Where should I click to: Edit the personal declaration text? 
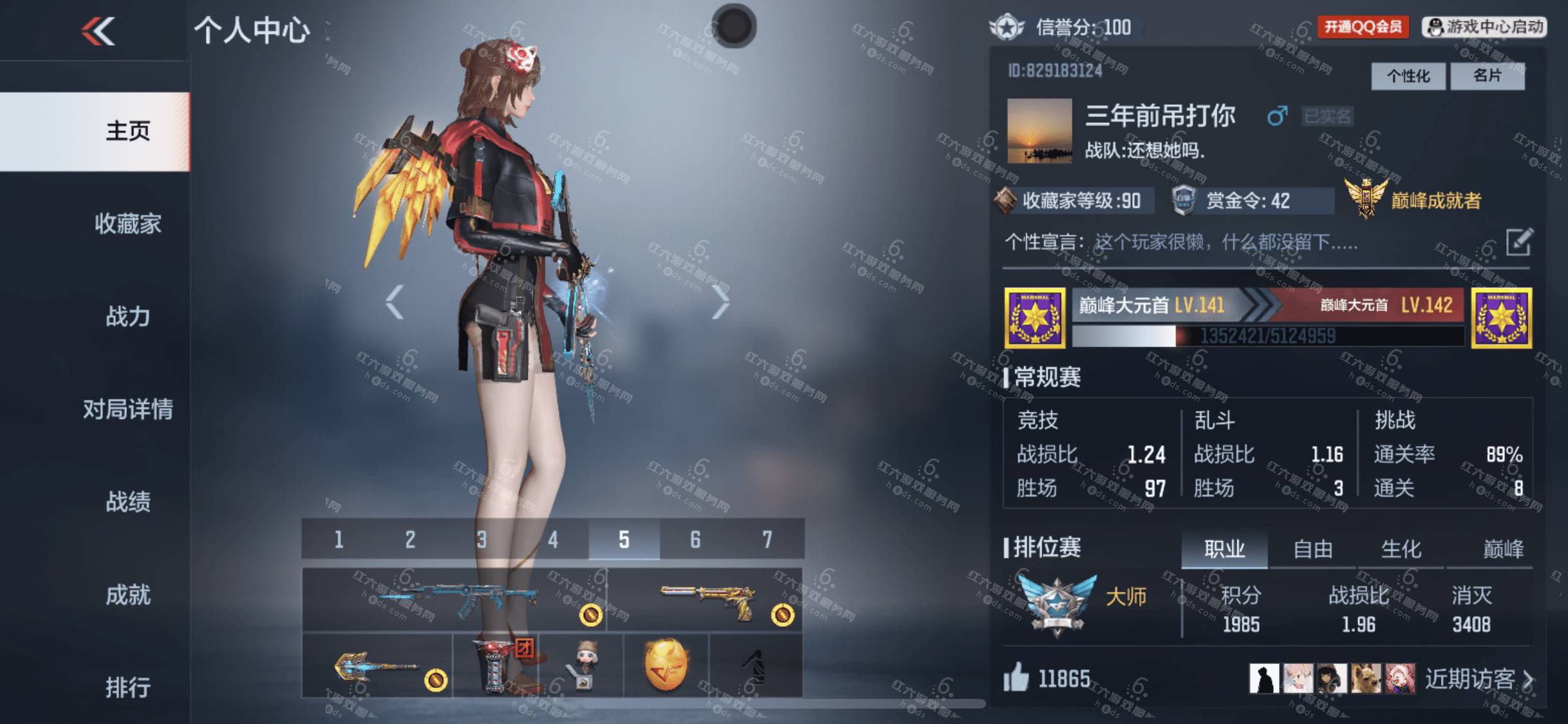(x=1519, y=243)
